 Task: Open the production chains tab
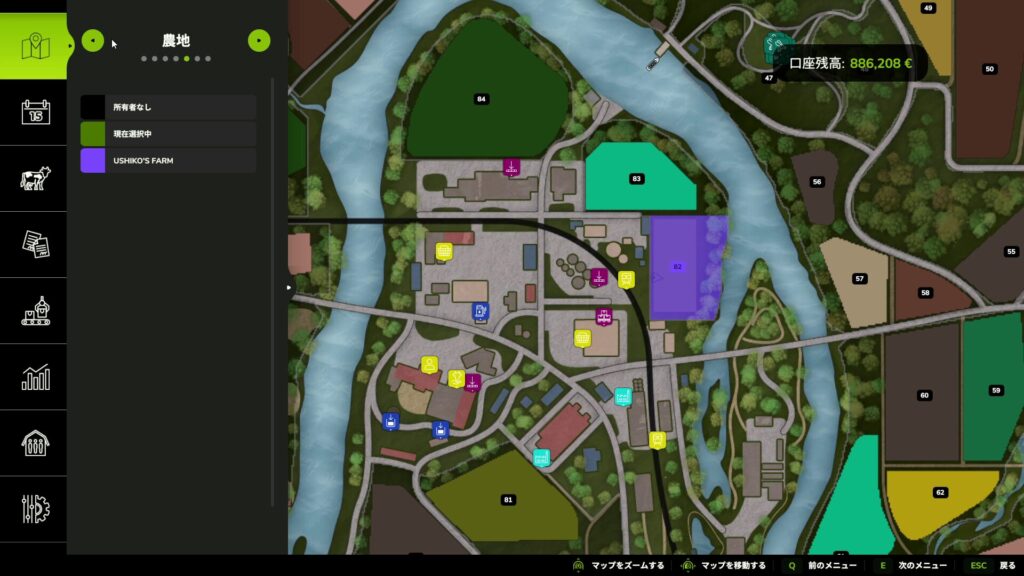(x=35, y=311)
